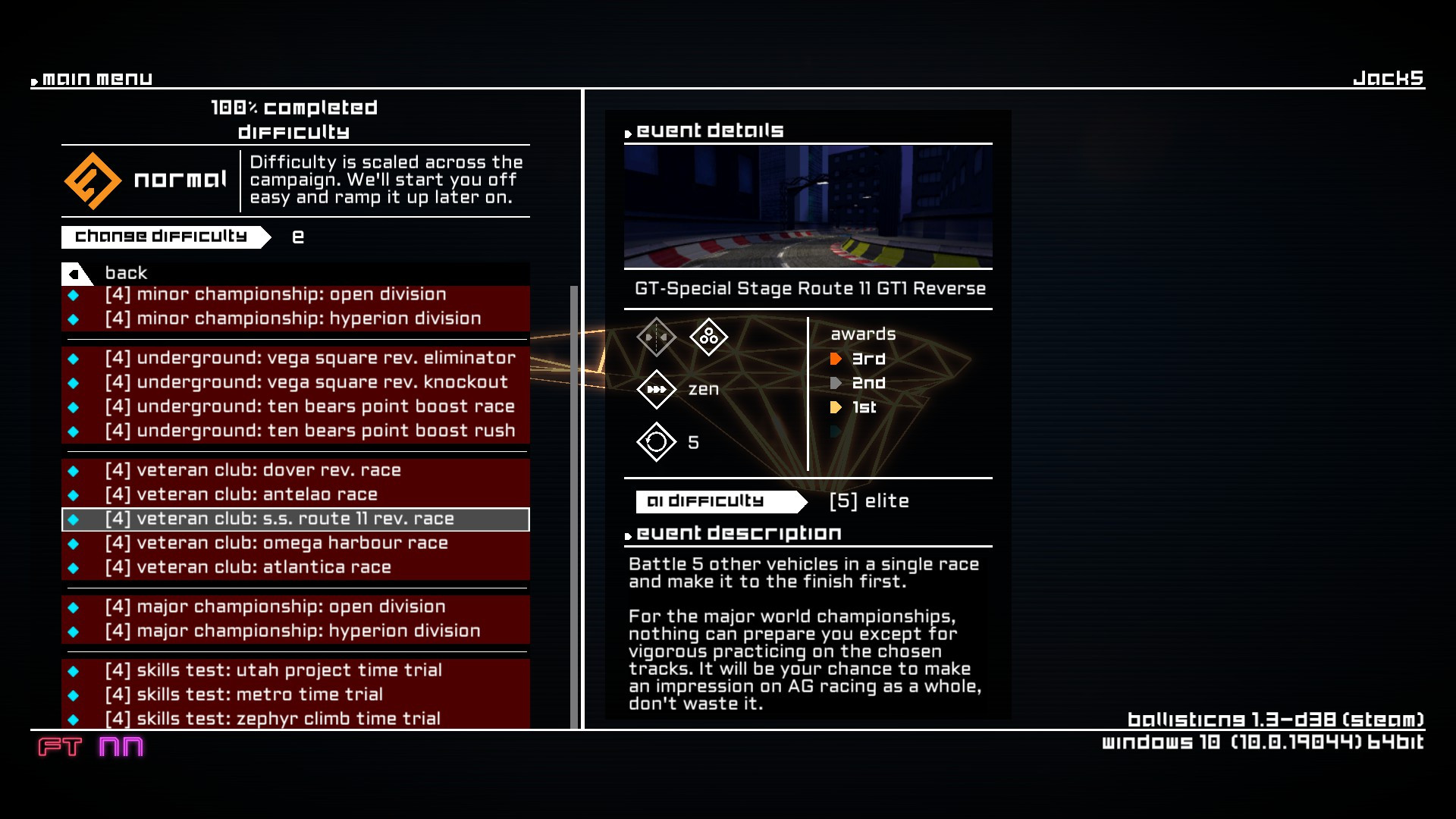Select veteran club: s.s. route 11 rev. race

coord(279,519)
